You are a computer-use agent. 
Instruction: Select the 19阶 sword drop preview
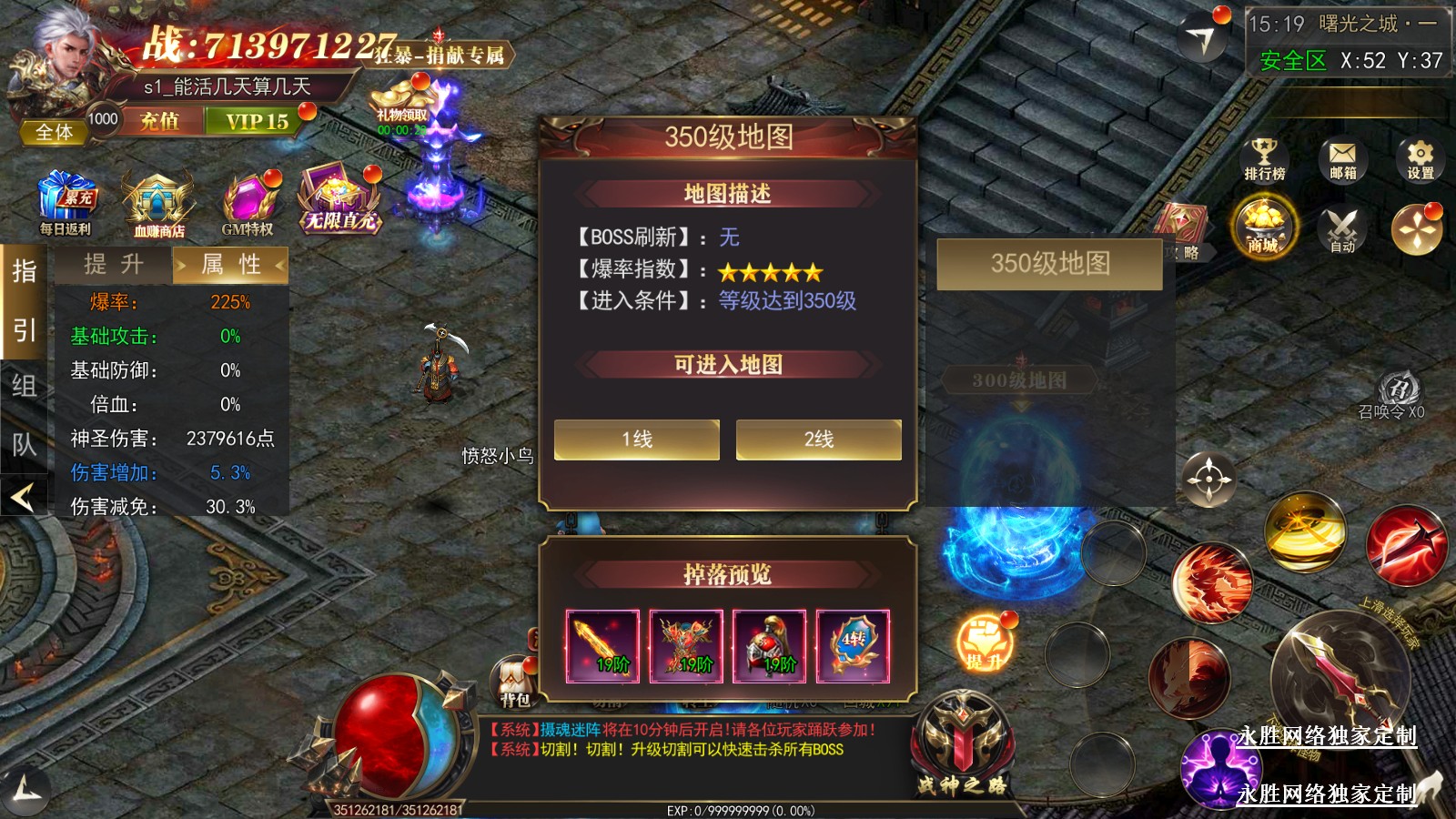pos(602,646)
